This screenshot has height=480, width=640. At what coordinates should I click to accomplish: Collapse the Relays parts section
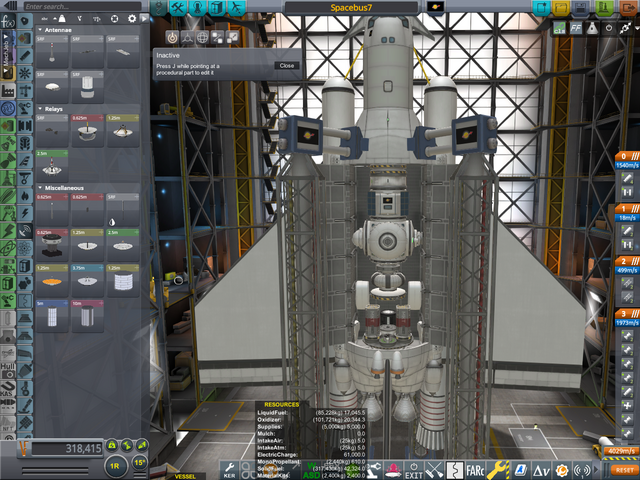click(39, 108)
